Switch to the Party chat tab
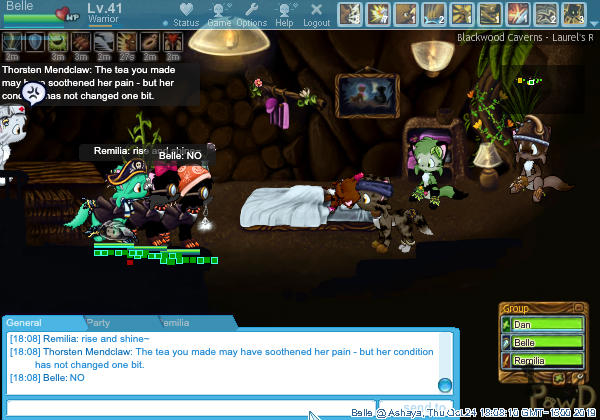600x420 pixels. [98, 323]
